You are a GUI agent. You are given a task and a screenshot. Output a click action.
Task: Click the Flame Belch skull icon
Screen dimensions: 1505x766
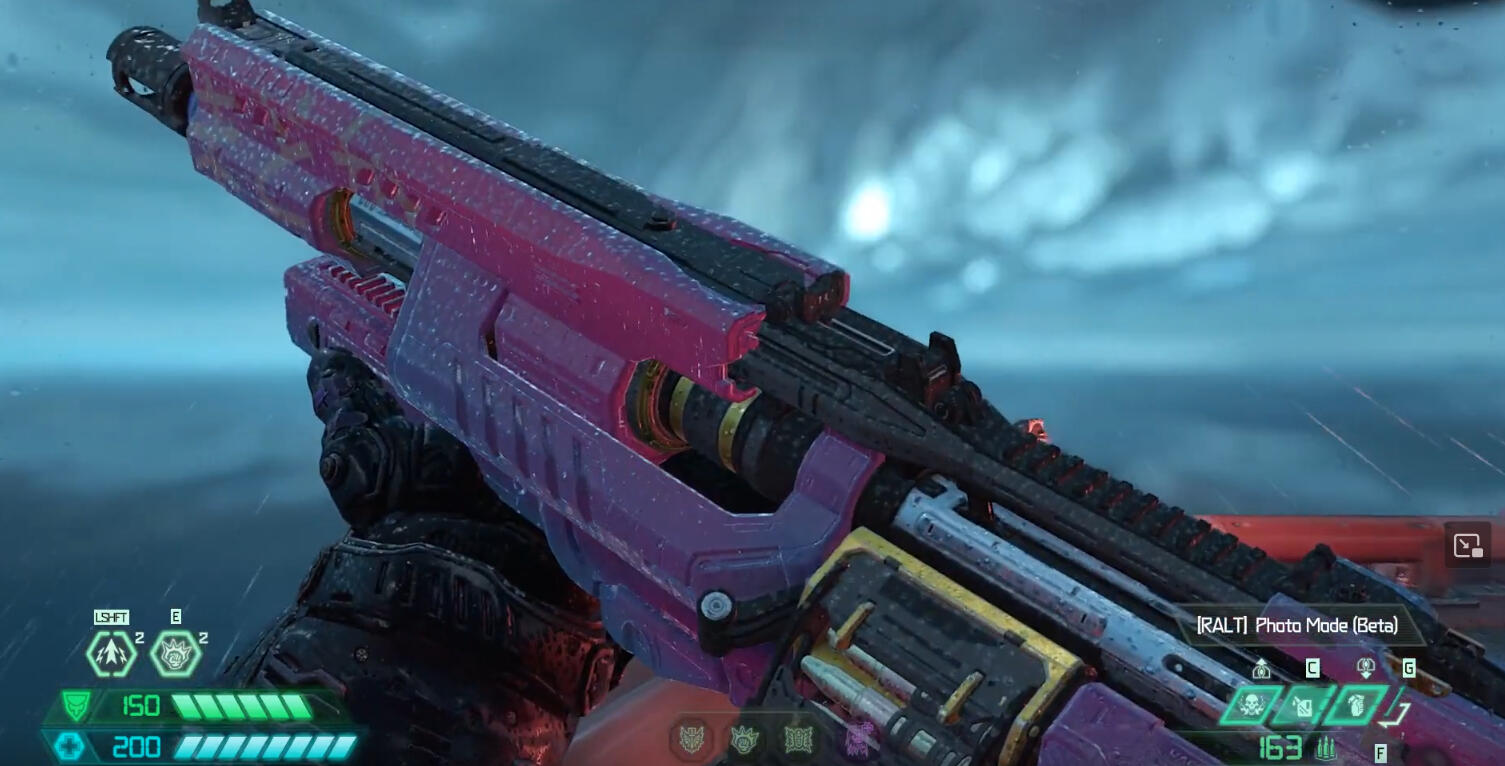(1248, 706)
